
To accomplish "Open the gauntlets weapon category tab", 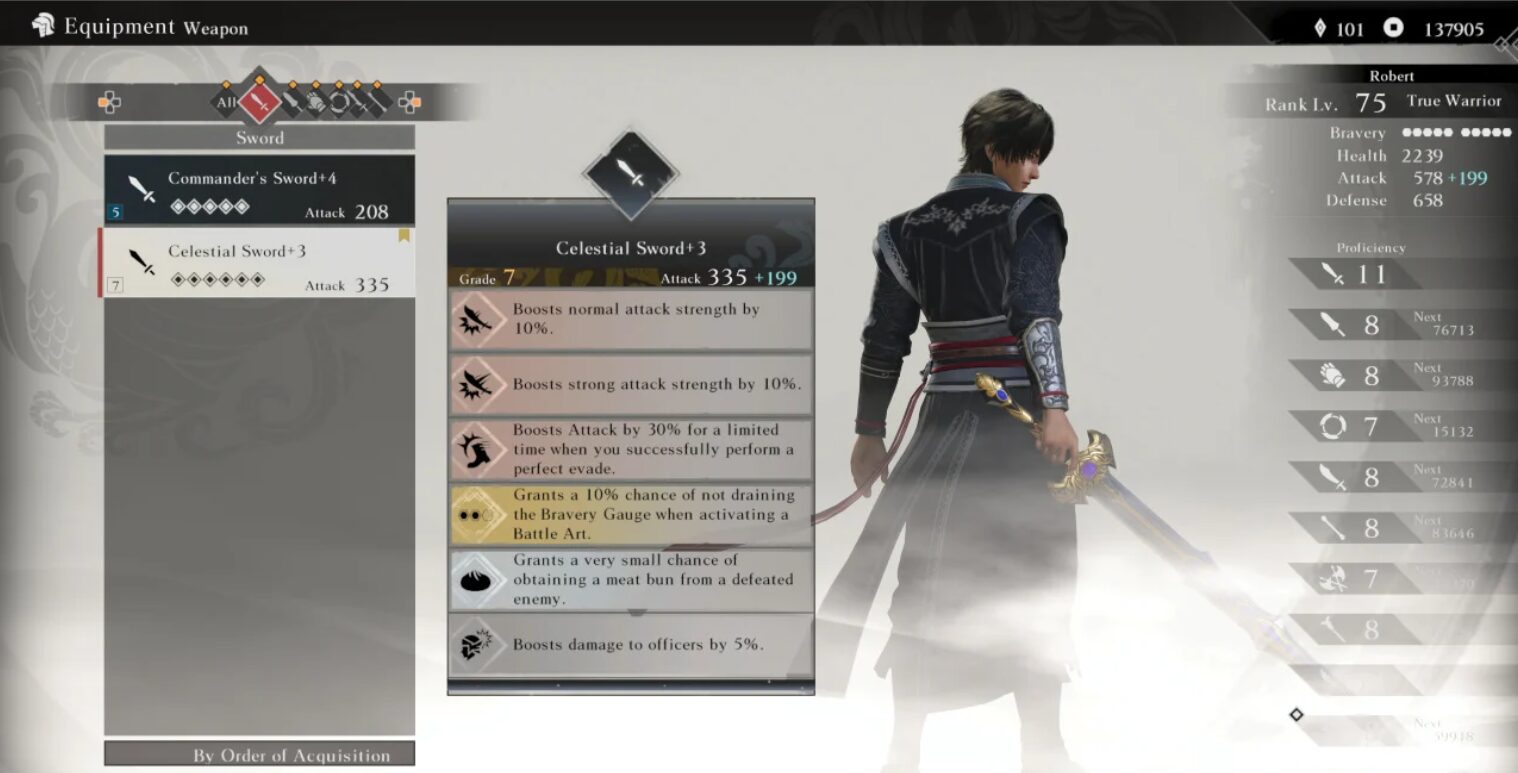I will tap(315, 101).
